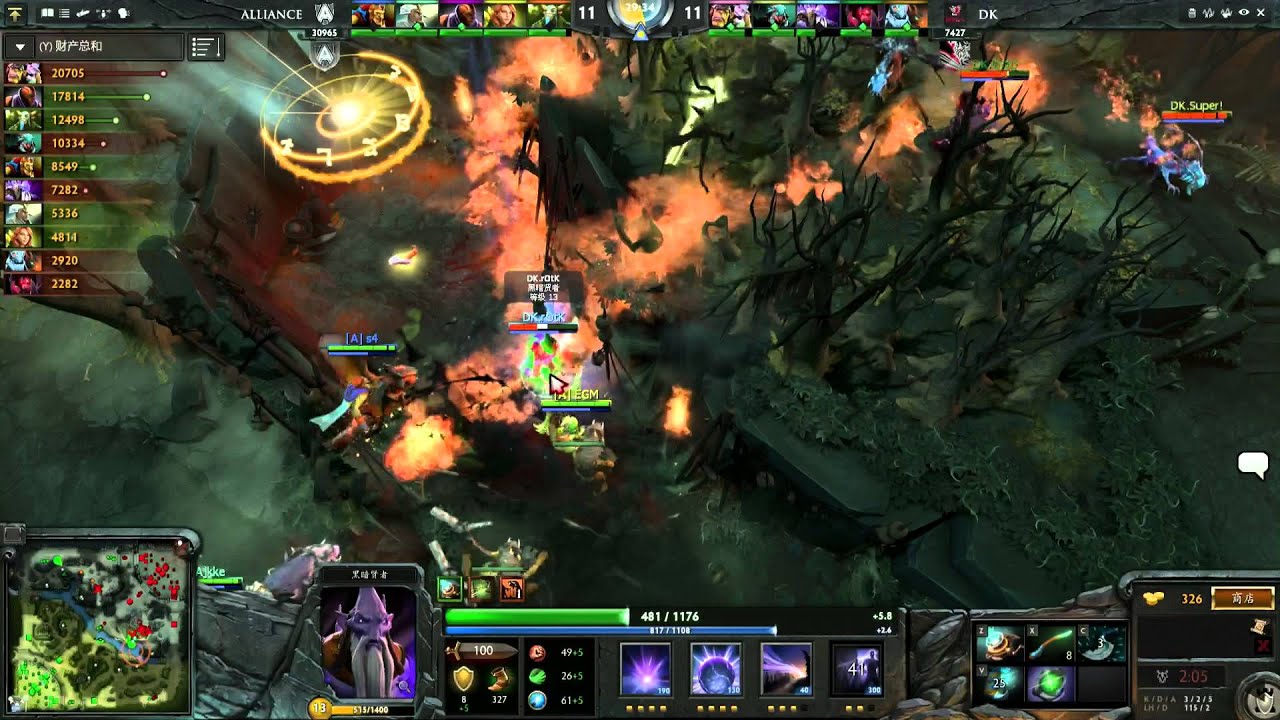
Task: Close the spectator view with the X
Action: pos(1261,13)
